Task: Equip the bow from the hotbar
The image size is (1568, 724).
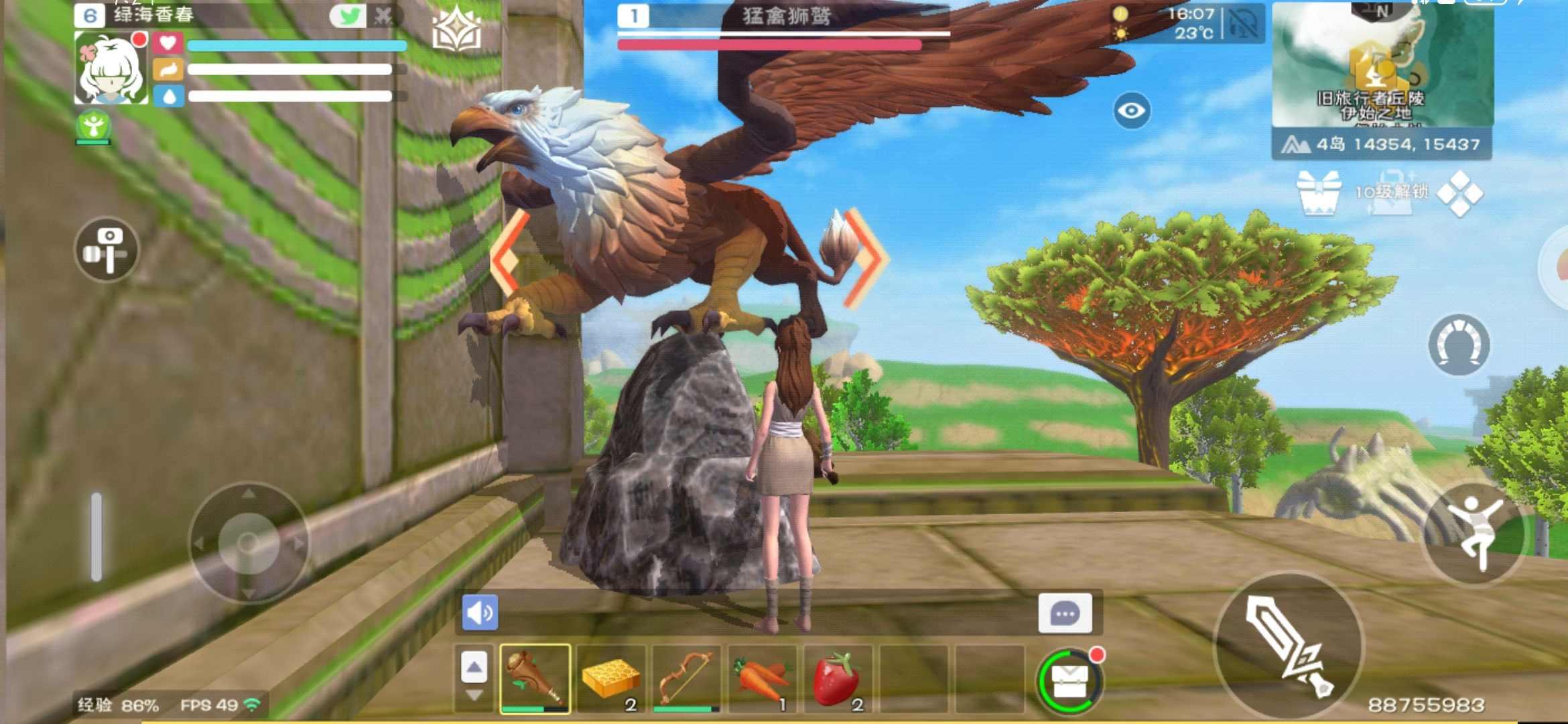Action: pos(686,678)
